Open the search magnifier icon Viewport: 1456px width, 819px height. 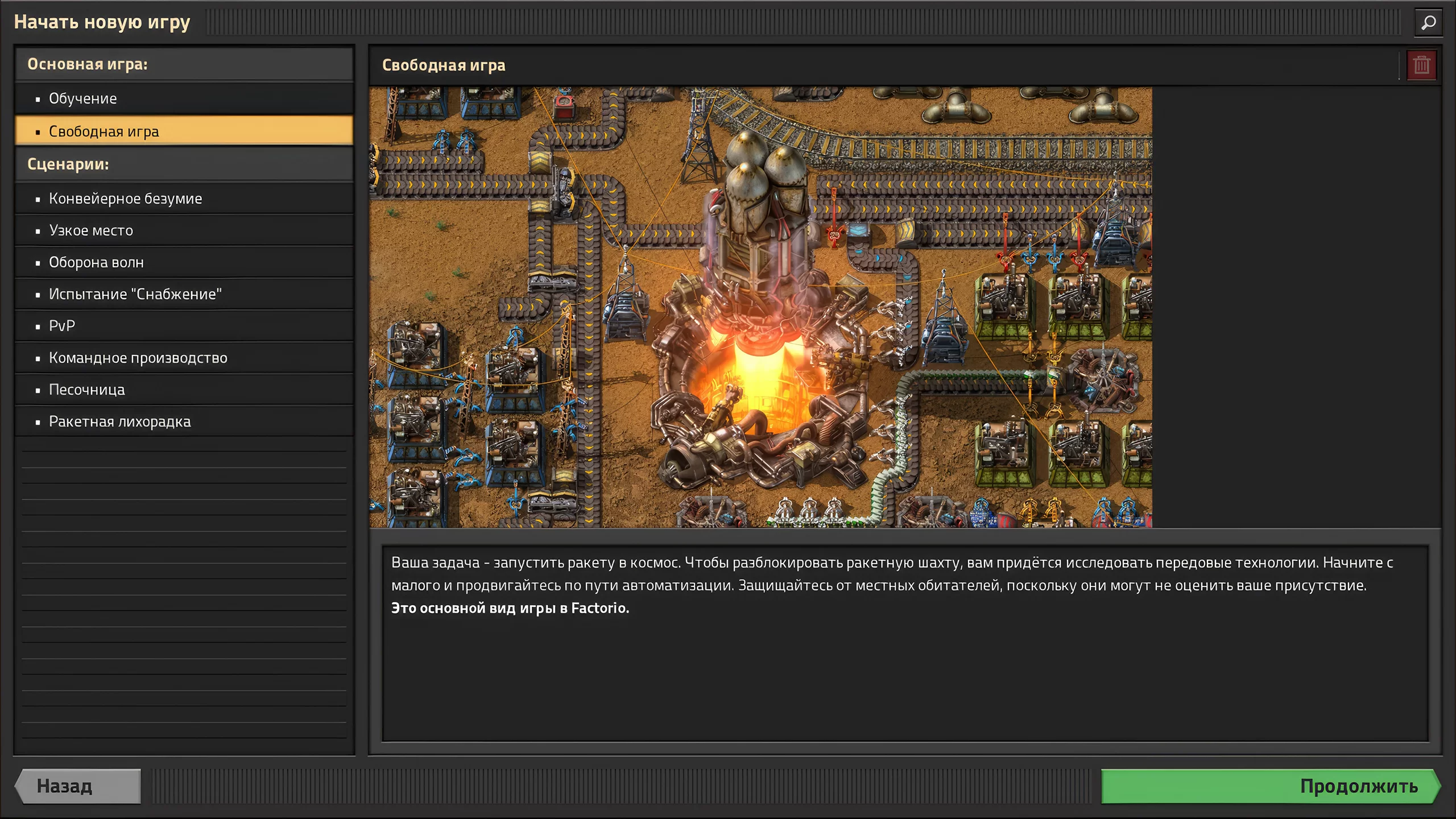tap(1428, 23)
